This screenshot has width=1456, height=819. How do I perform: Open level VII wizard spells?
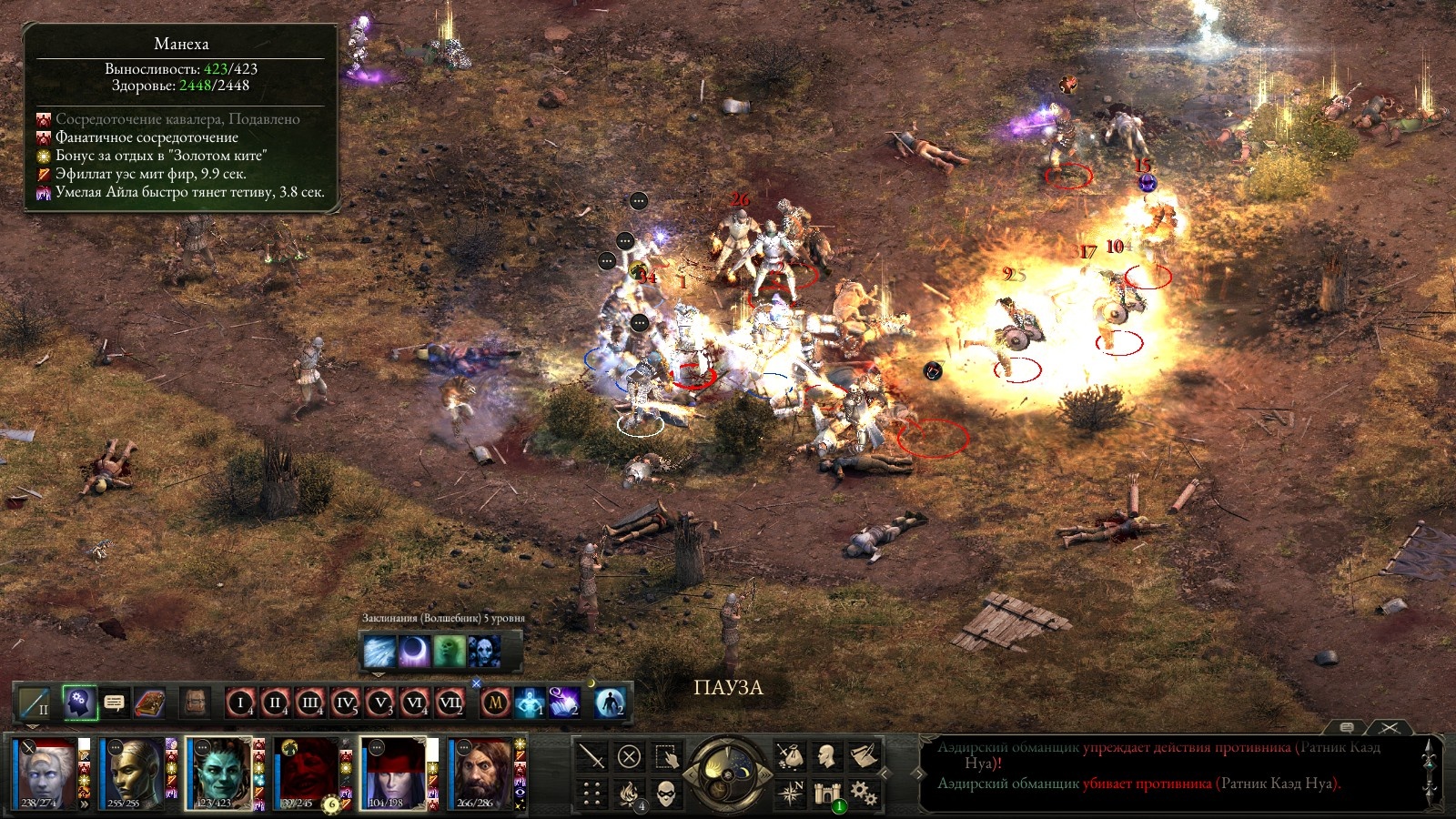coord(450,703)
